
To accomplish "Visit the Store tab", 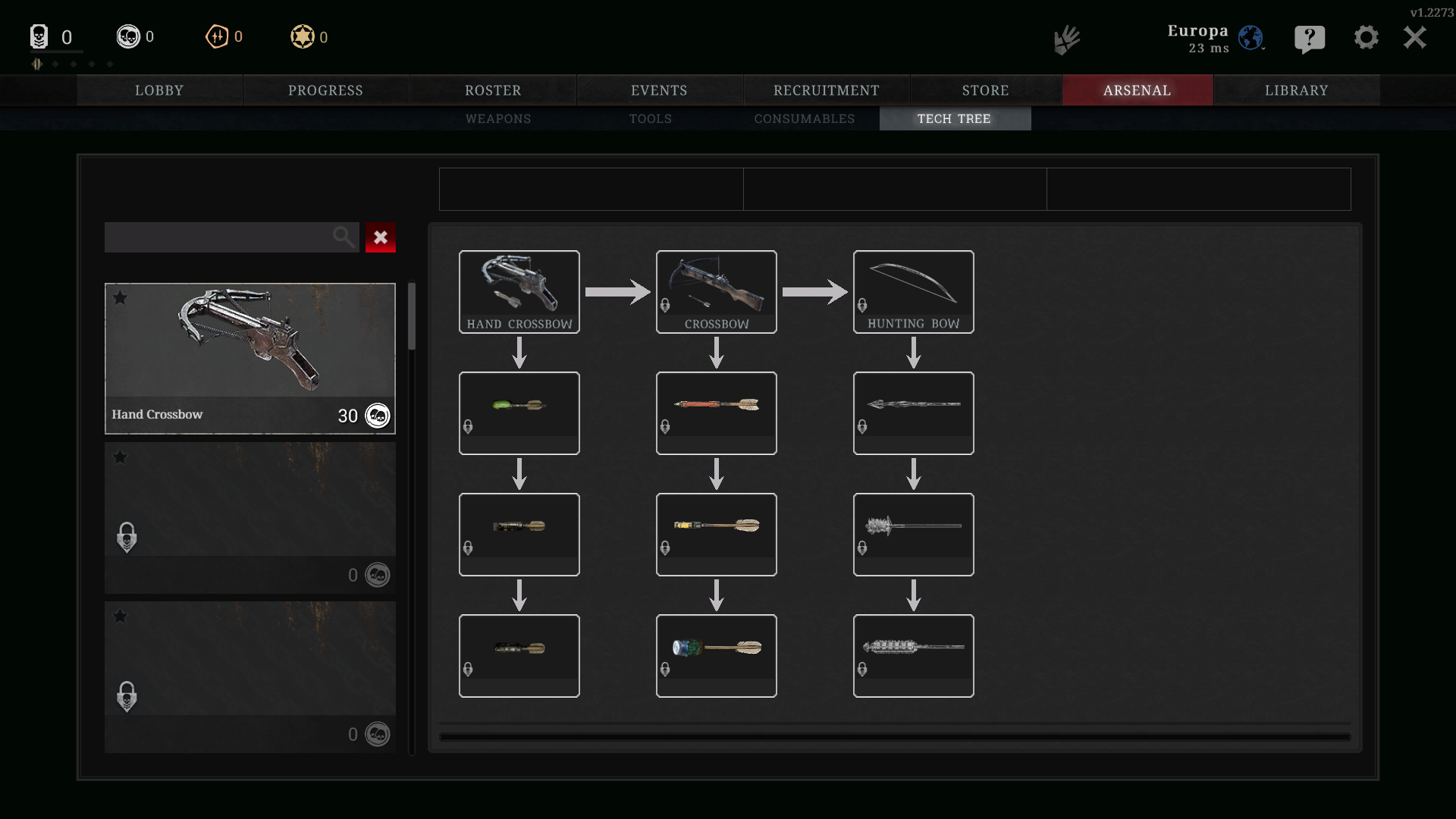I will (x=985, y=90).
